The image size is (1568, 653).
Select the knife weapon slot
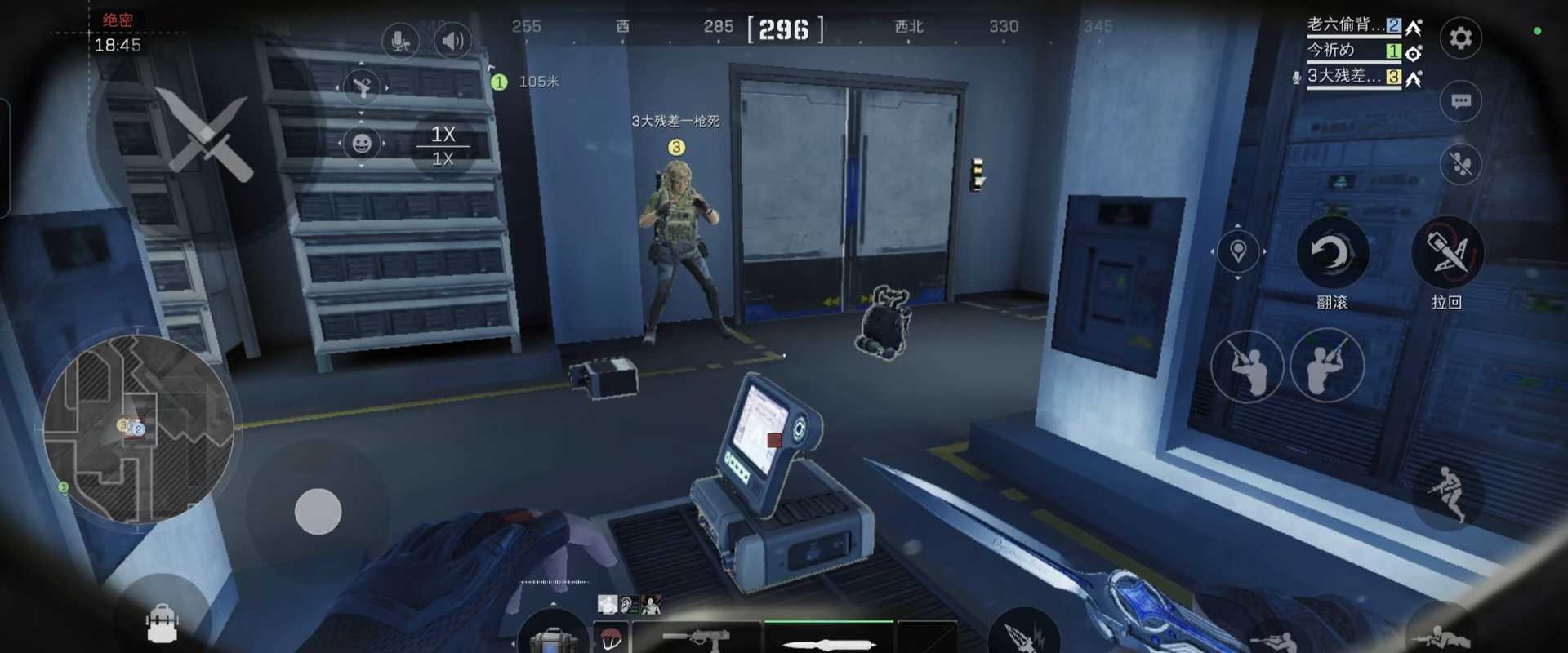pos(828,640)
